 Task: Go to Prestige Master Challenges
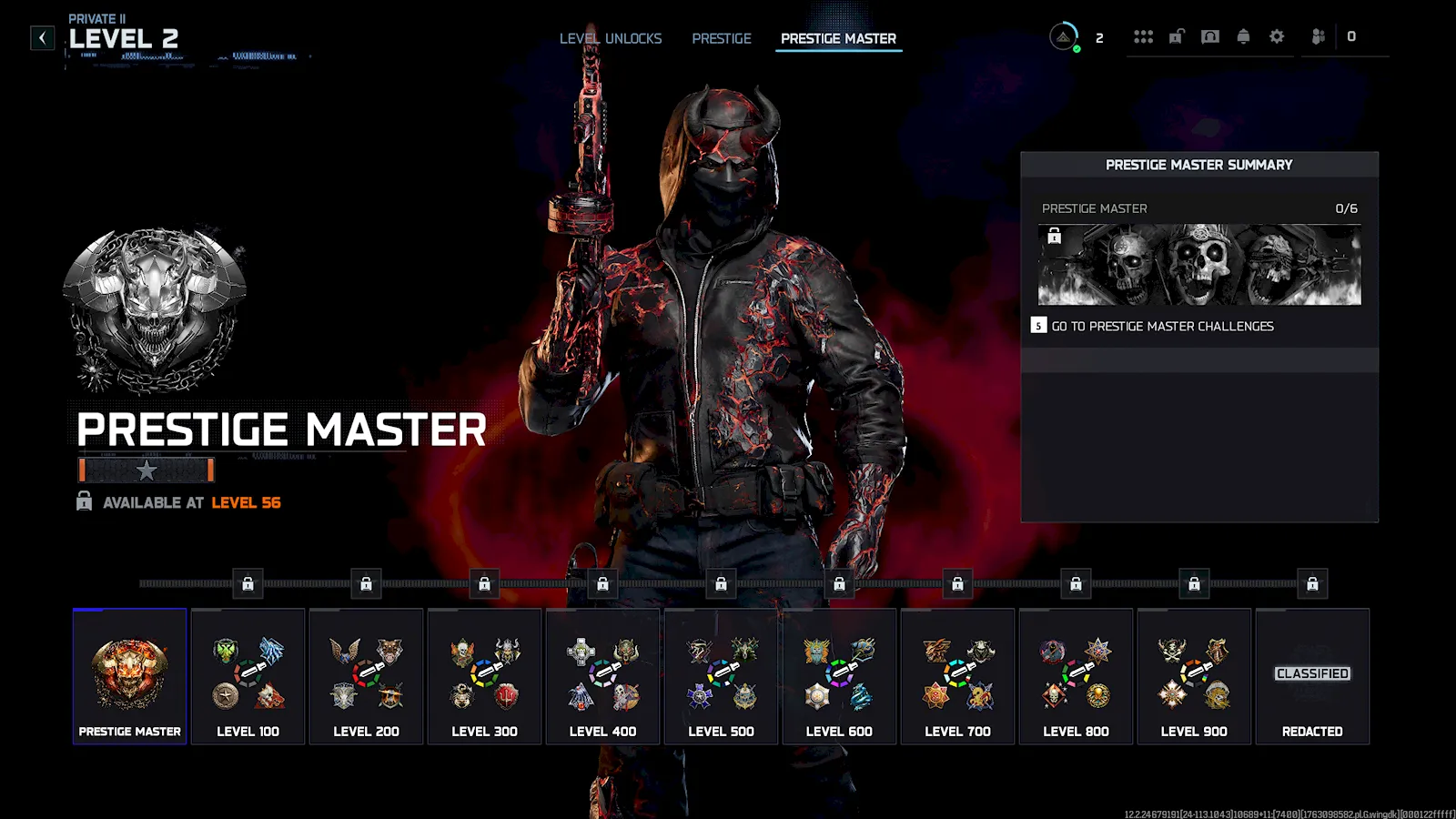pos(1162,326)
